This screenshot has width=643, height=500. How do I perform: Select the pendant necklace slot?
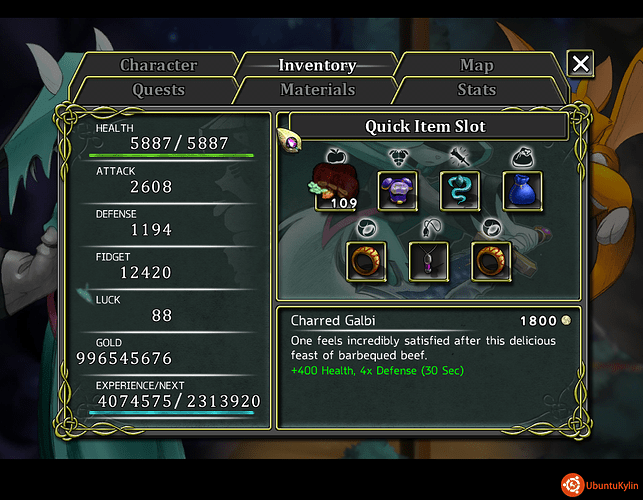click(429, 260)
